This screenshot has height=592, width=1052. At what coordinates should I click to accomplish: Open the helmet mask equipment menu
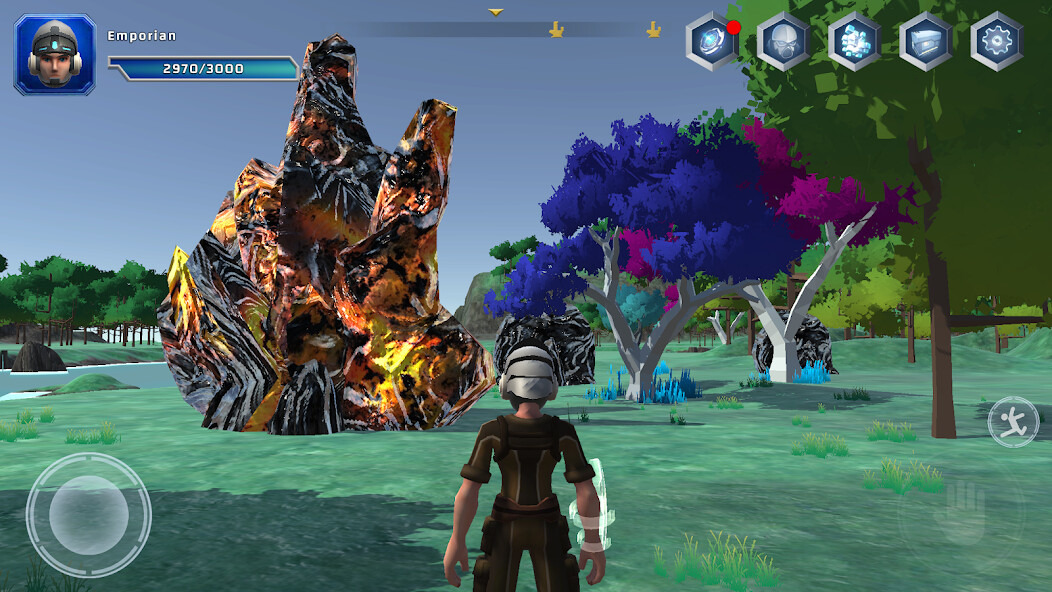click(782, 42)
